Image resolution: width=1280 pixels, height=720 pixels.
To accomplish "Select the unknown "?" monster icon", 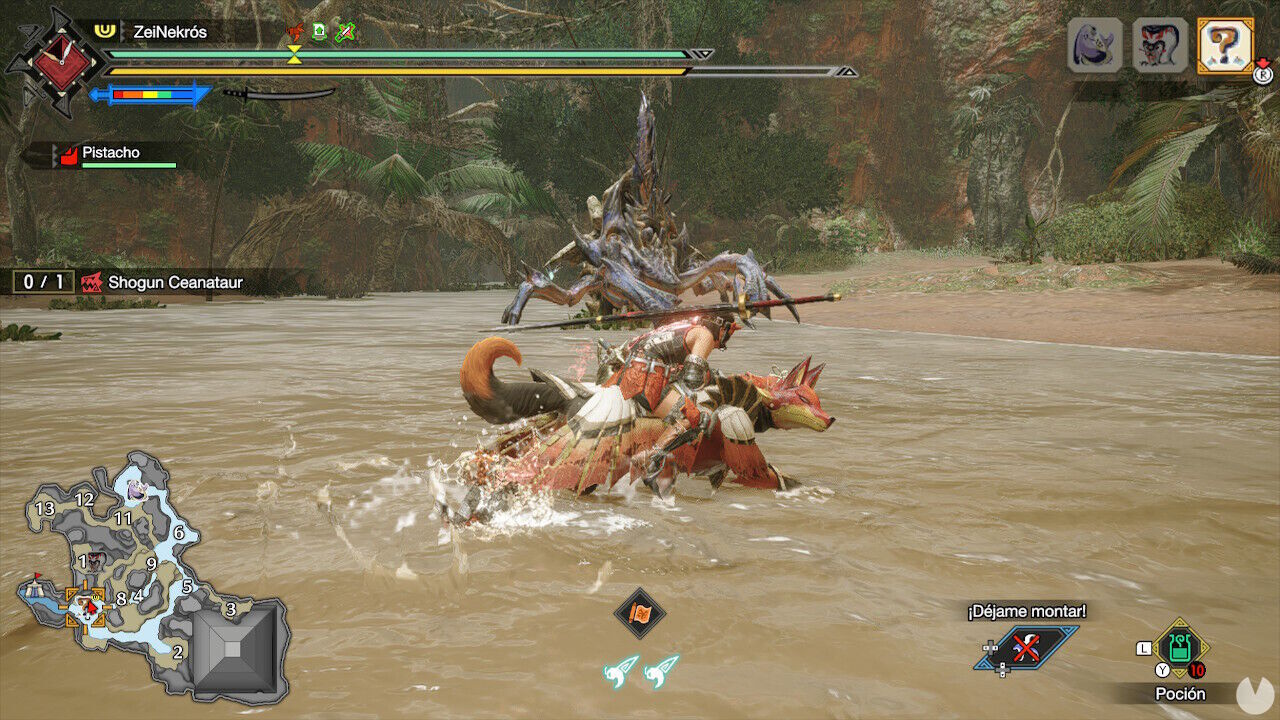I will coord(1223,43).
